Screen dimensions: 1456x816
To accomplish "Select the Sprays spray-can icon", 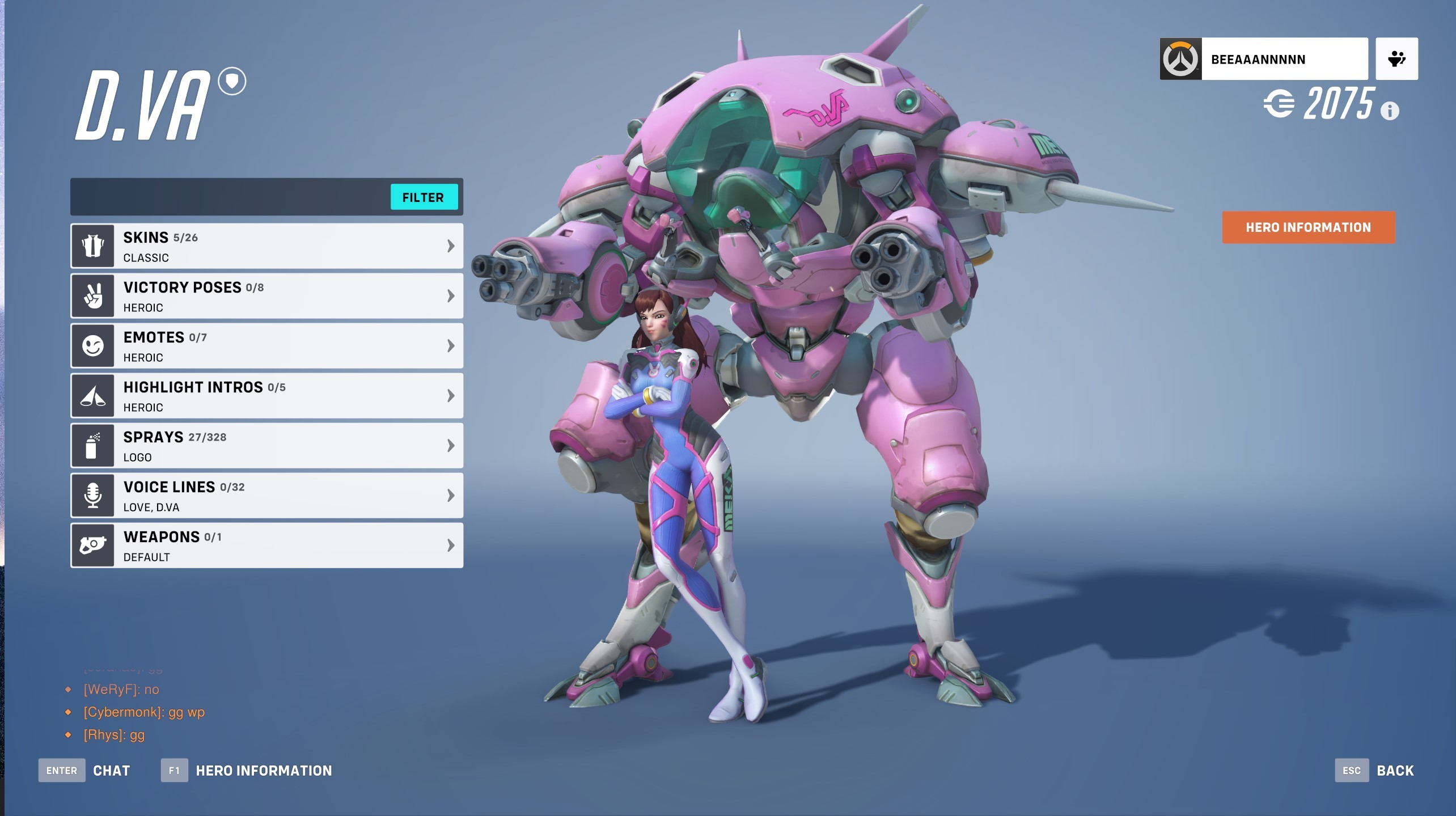I will [93, 445].
